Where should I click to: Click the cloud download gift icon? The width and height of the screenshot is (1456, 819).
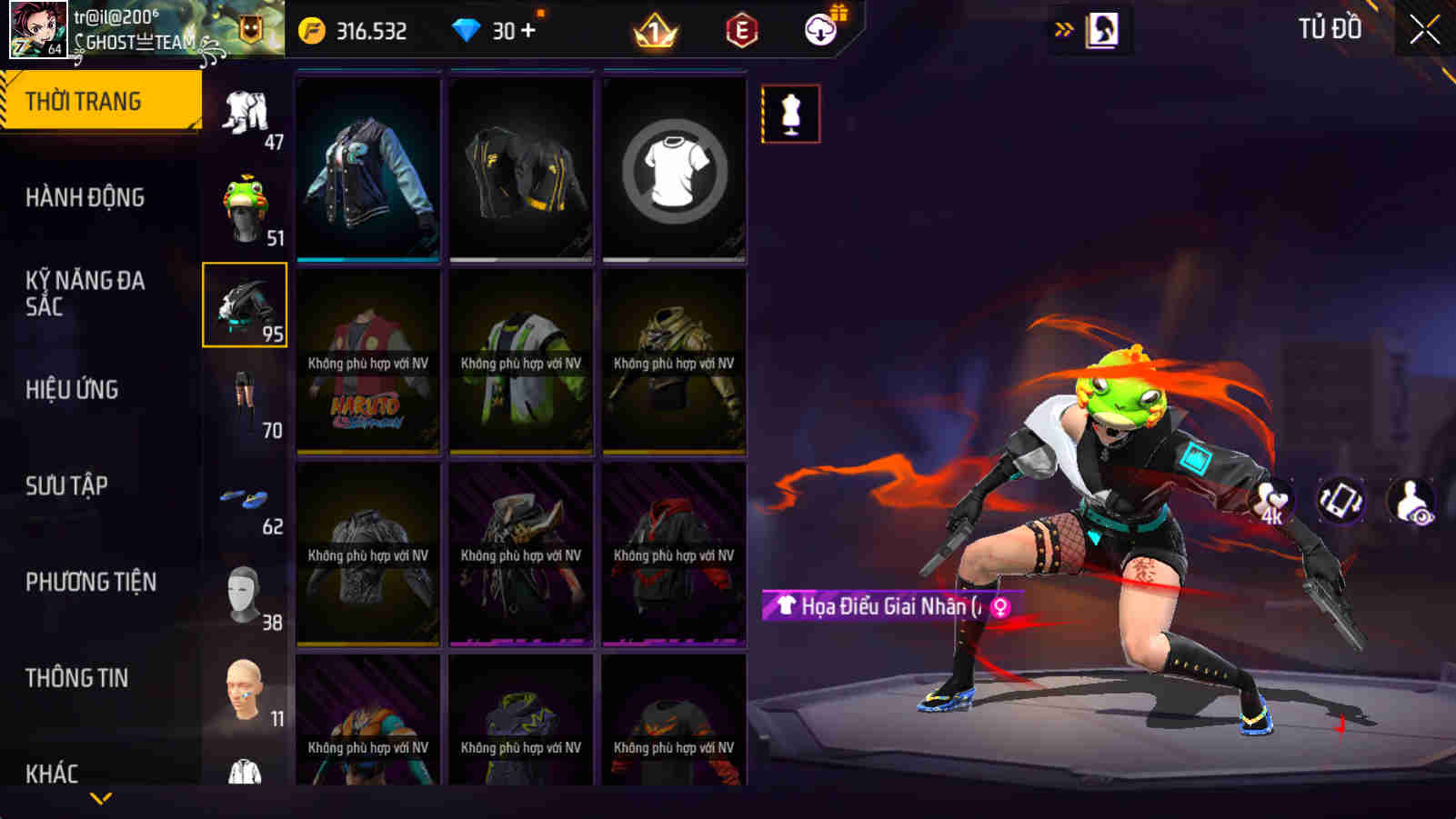[x=819, y=28]
